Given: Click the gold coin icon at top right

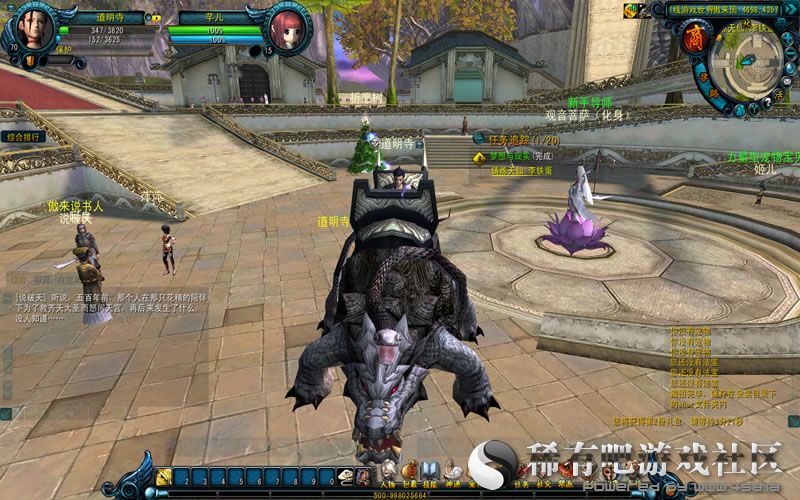Looking at the screenshot, I should (x=631, y=11).
